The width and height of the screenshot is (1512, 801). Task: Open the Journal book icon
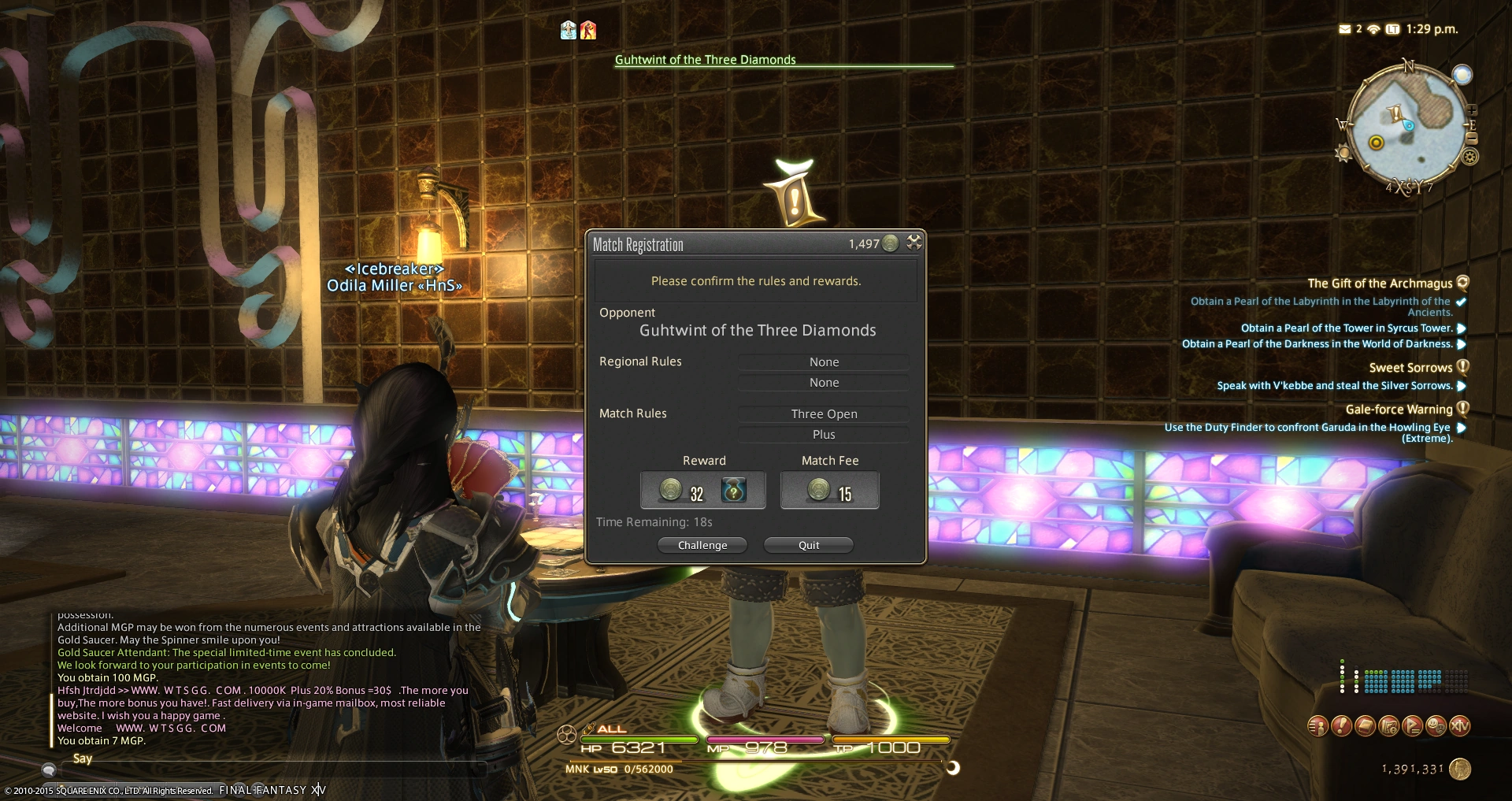pos(1365,726)
